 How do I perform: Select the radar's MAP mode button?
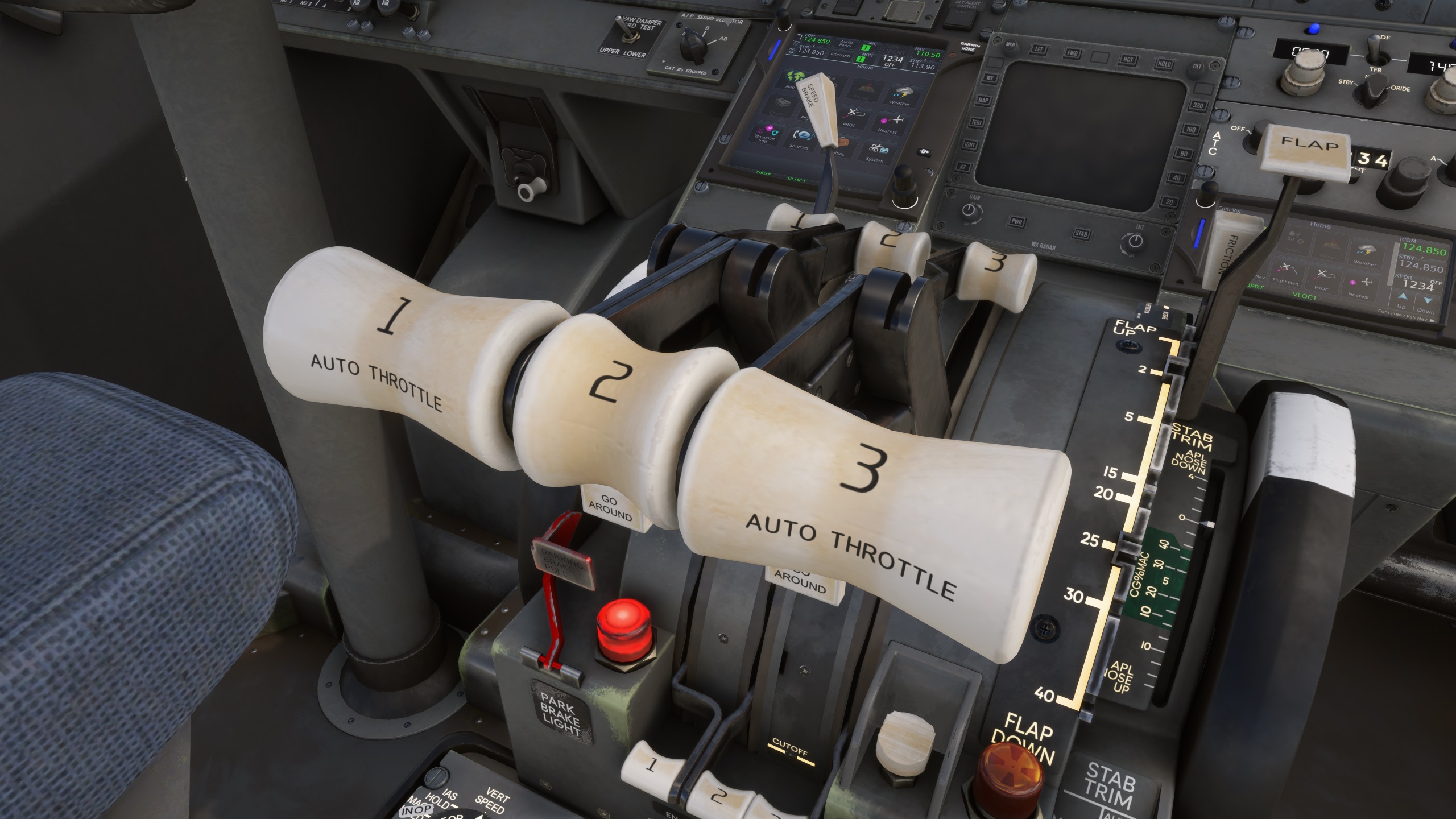983,100
